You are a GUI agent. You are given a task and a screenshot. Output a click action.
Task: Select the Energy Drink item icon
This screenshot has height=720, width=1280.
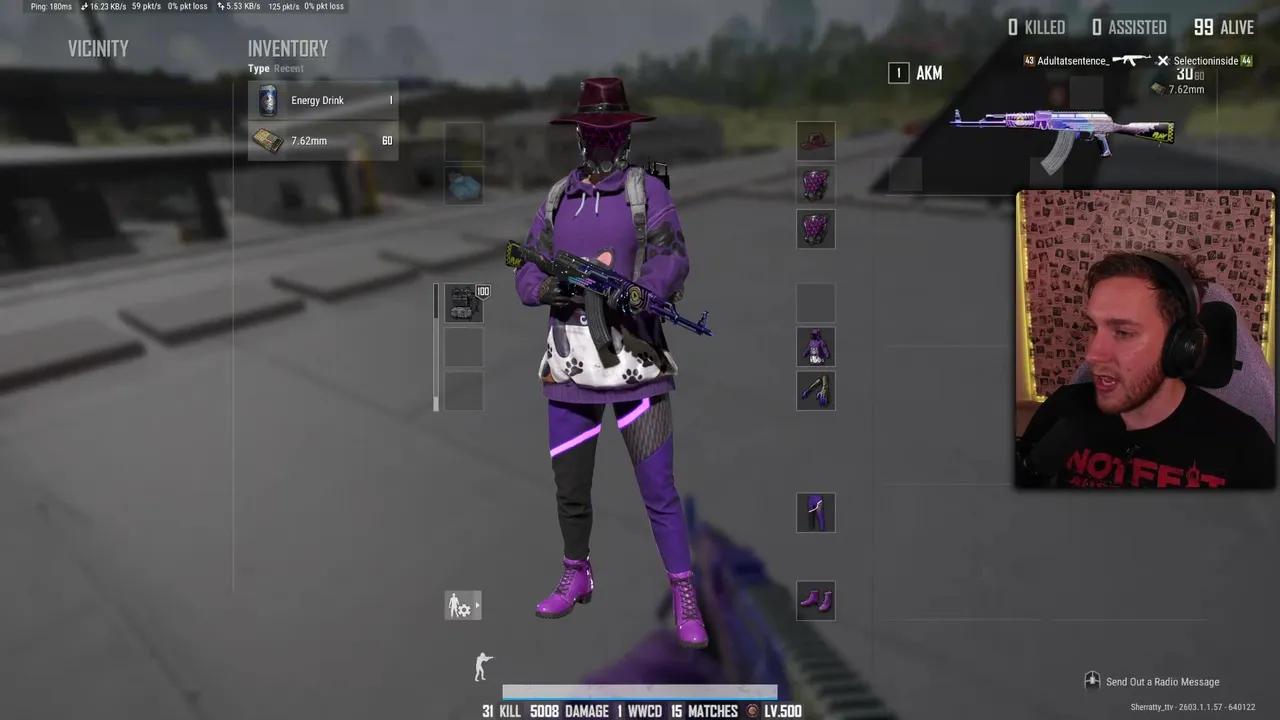coord(267,100)
